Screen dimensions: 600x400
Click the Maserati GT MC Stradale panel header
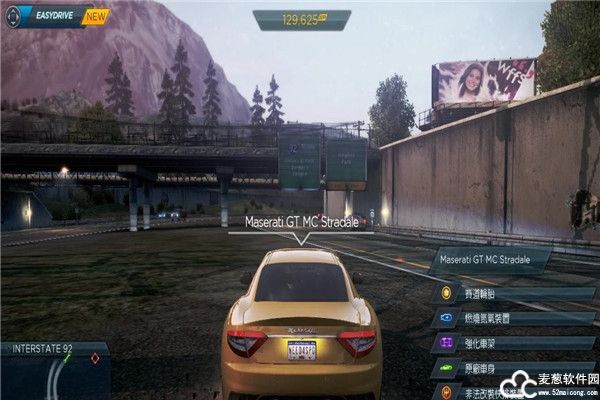[490, 262]
